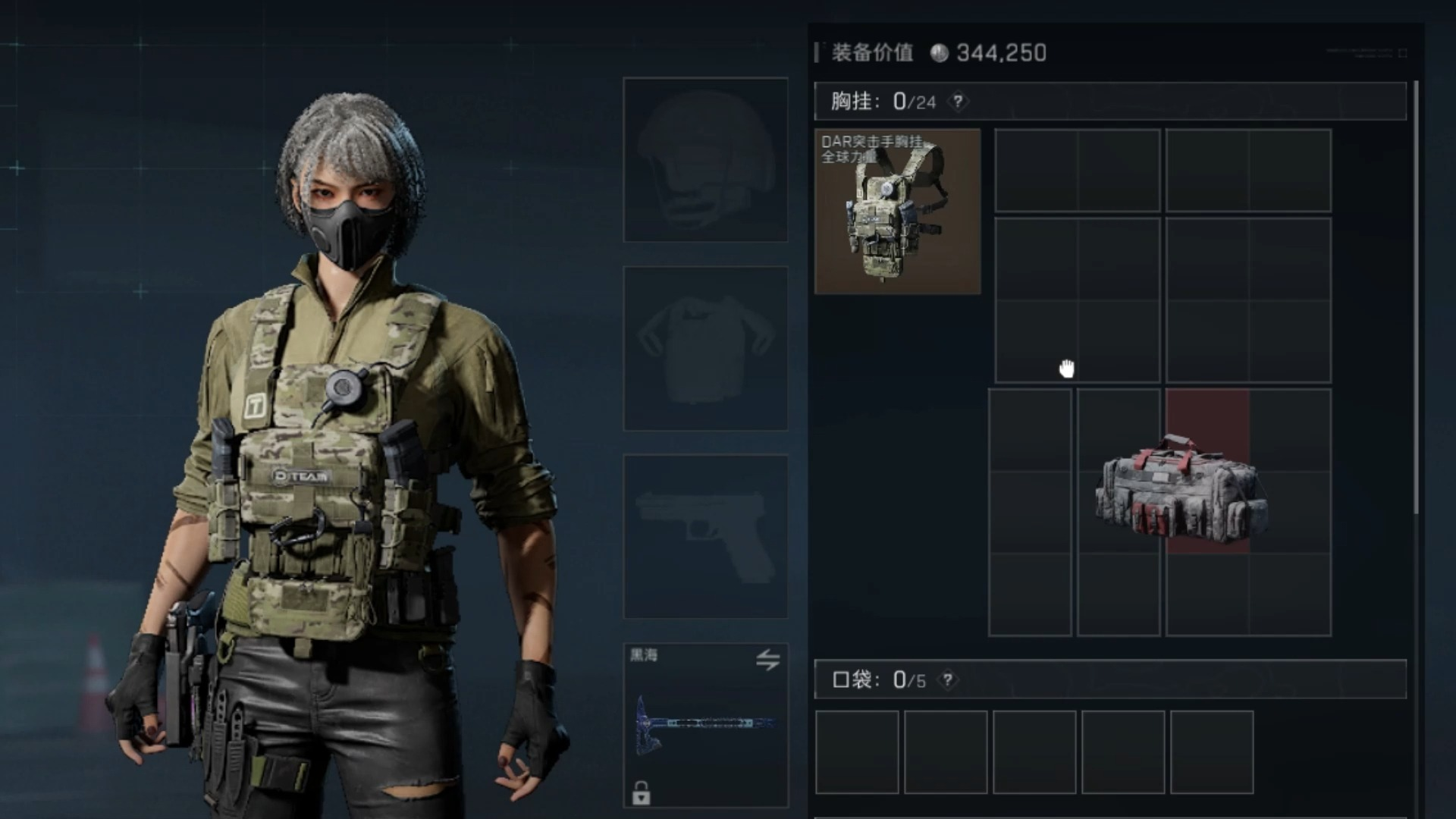This screenshot has height=819, width=1456.
Task: Toggle the small checkbox in the top-right corner
Action: [1403, 53]
